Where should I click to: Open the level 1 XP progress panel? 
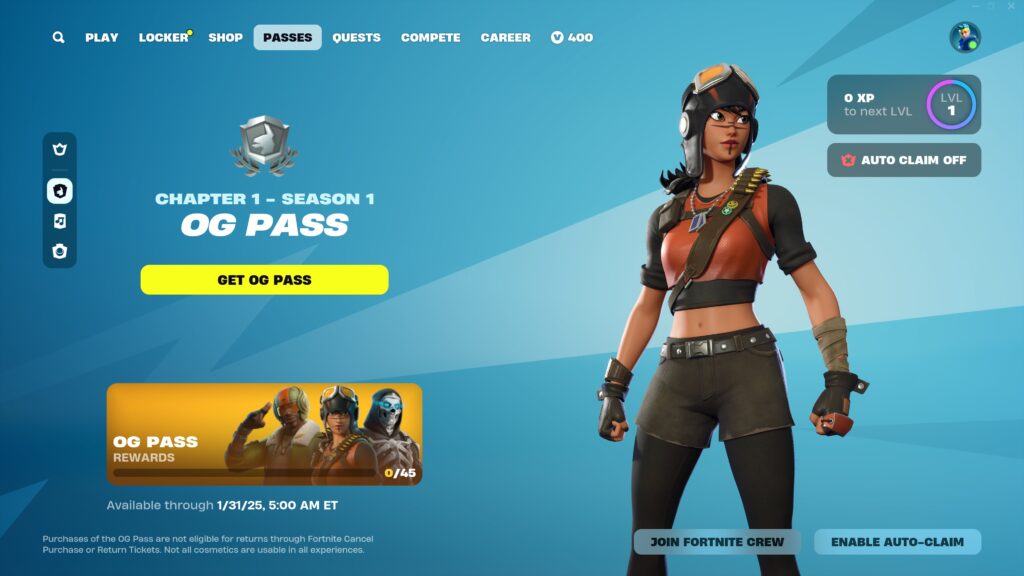click(x=903, y=105)
